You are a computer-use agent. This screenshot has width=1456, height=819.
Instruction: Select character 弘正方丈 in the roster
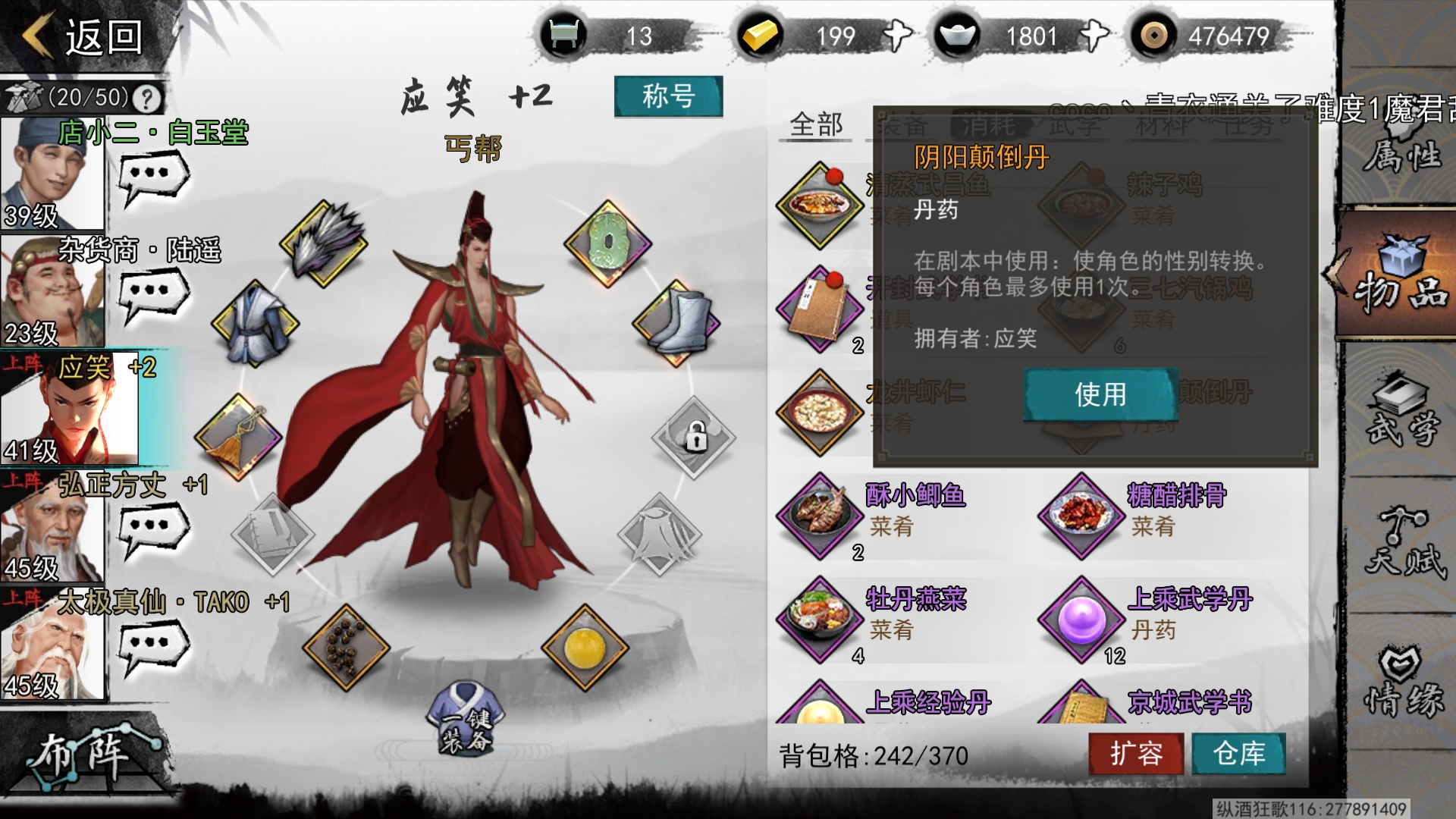point(52,527)
